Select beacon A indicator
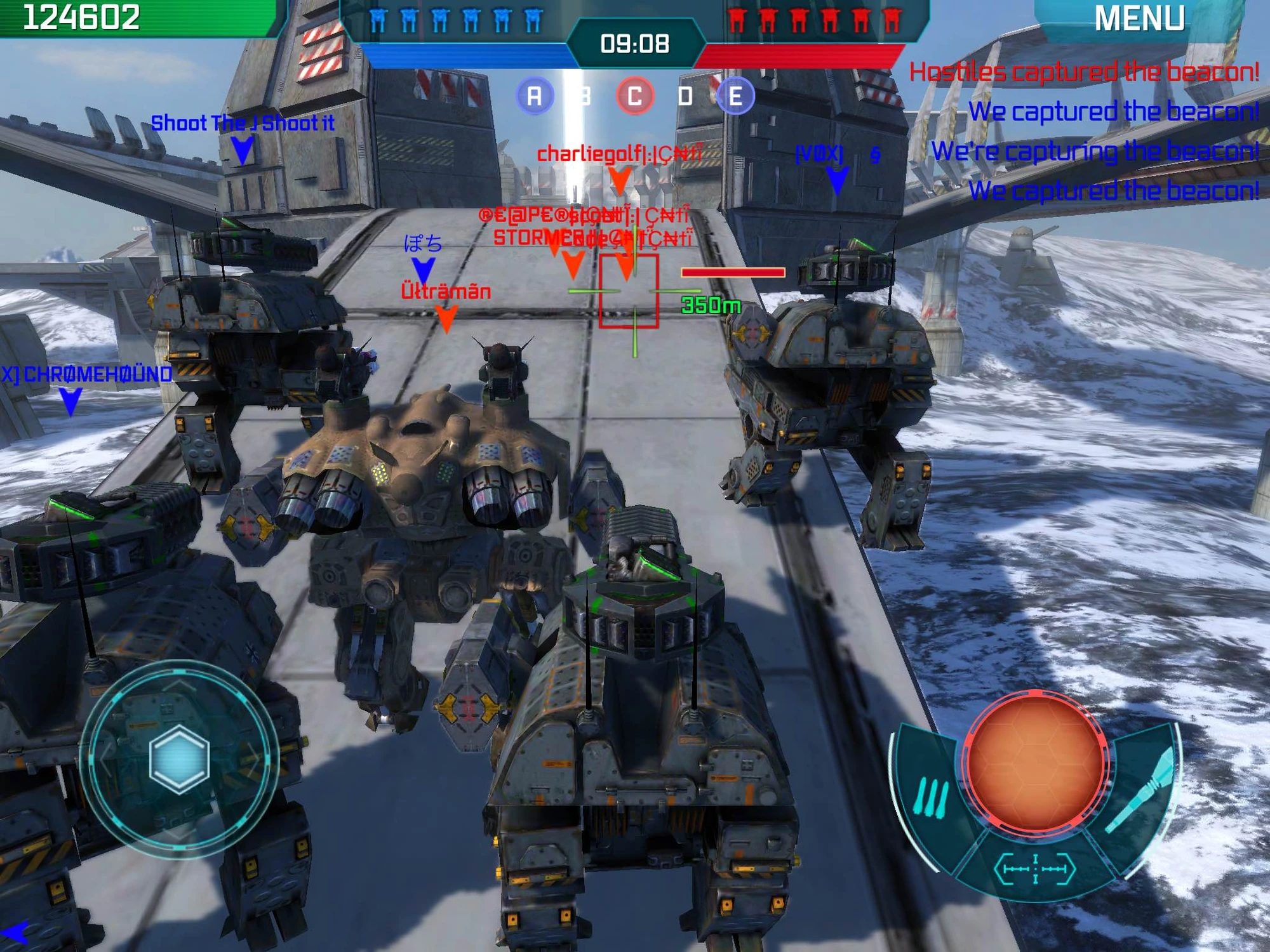 [535, 97]
